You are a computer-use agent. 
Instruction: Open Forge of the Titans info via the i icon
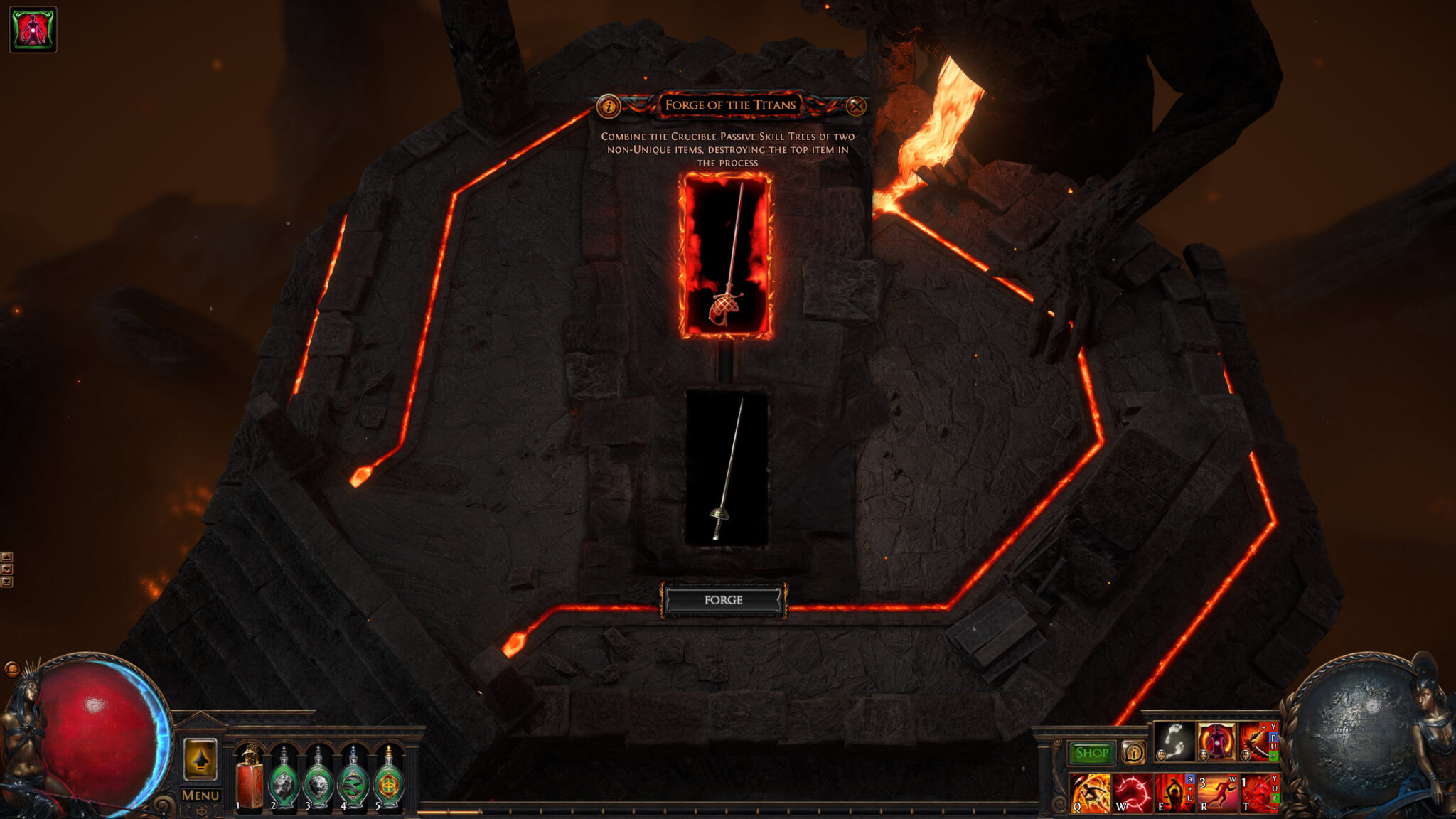[608, 107]
